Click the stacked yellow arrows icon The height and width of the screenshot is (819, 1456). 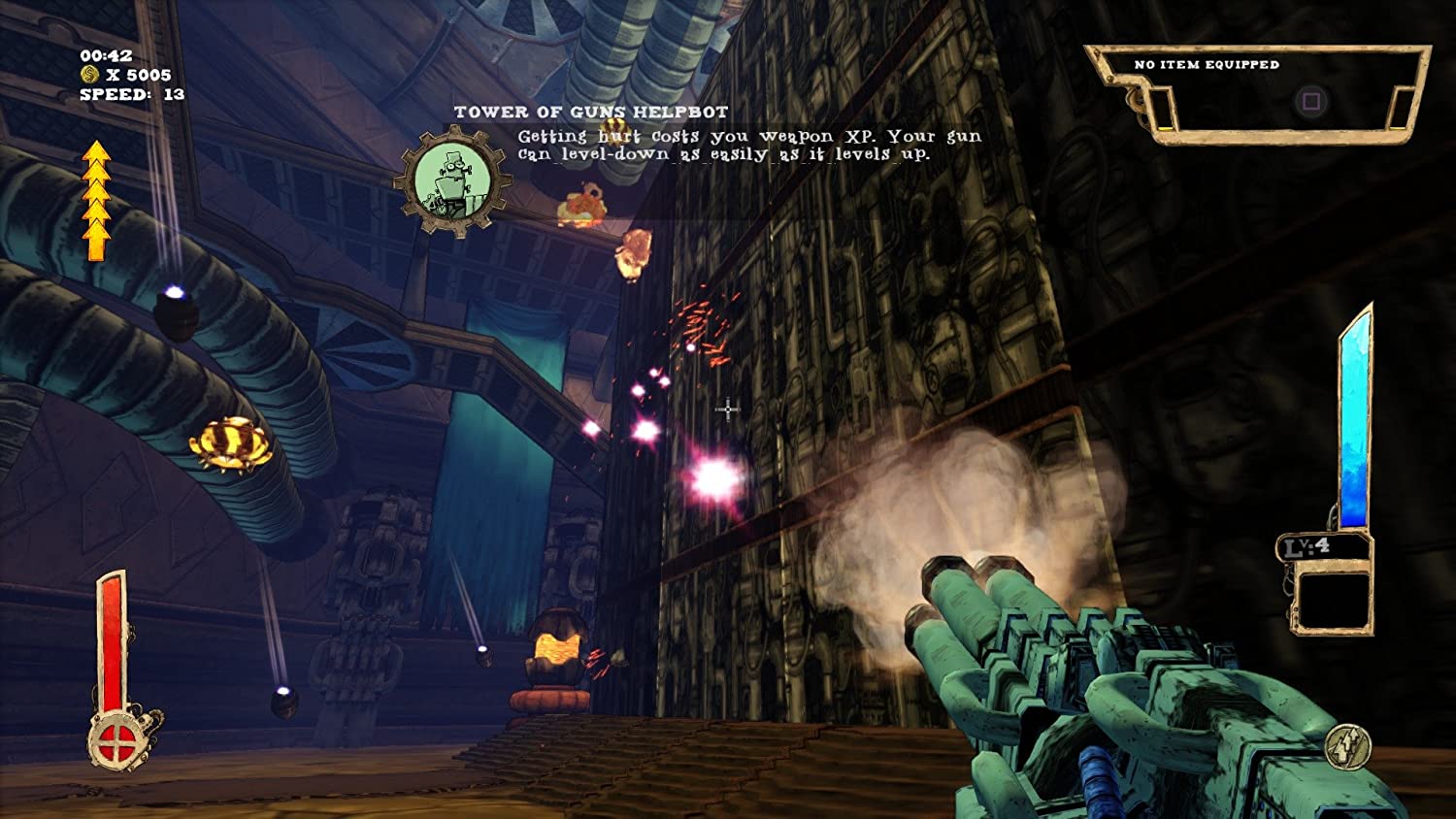pos(96,201)
